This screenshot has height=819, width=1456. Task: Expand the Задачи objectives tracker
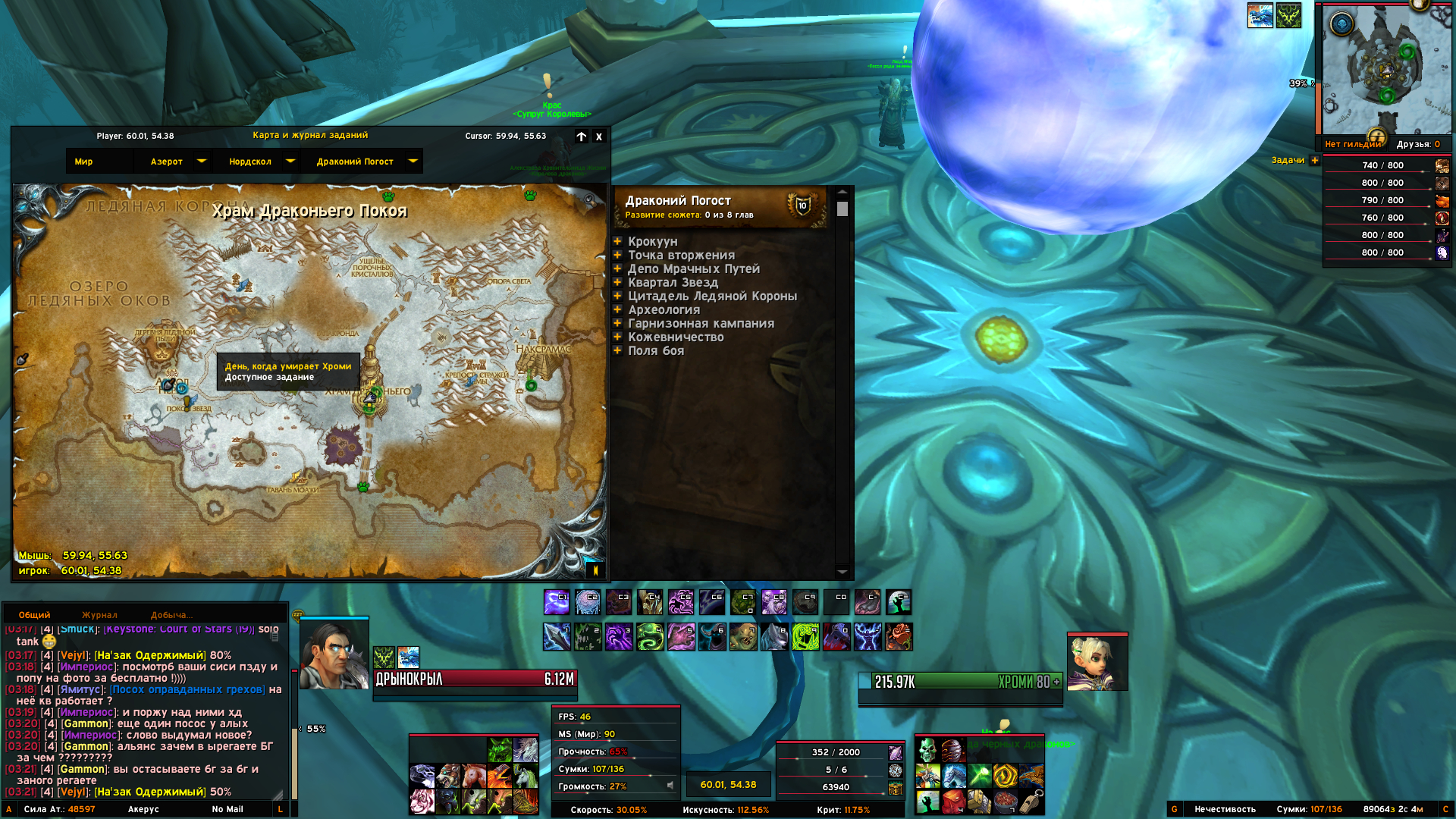click(1315, 160)
